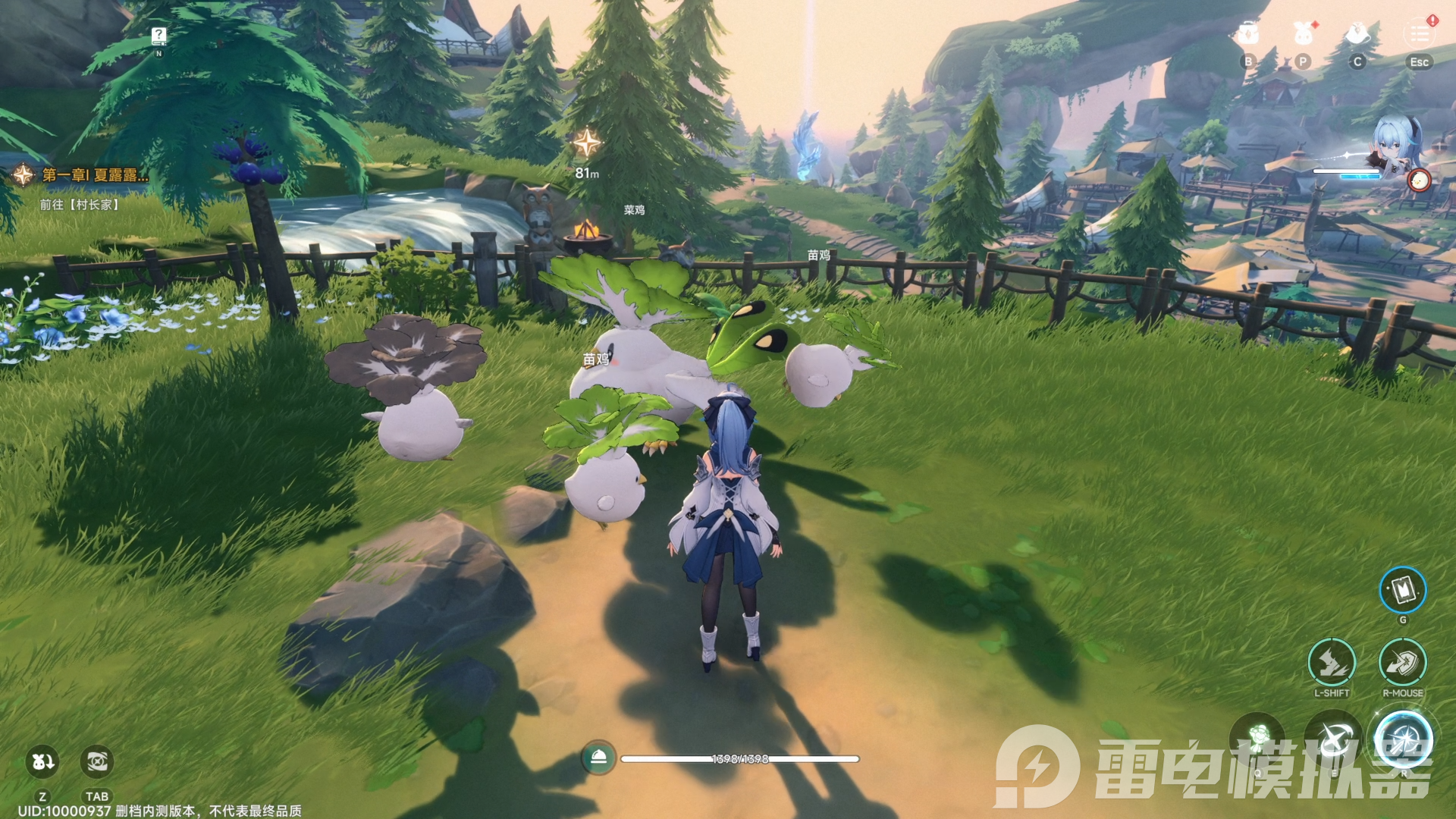Screen dimensions: 1456x819
Task: Click the question mark icon on the compass
Action: (x=158, y=35)
